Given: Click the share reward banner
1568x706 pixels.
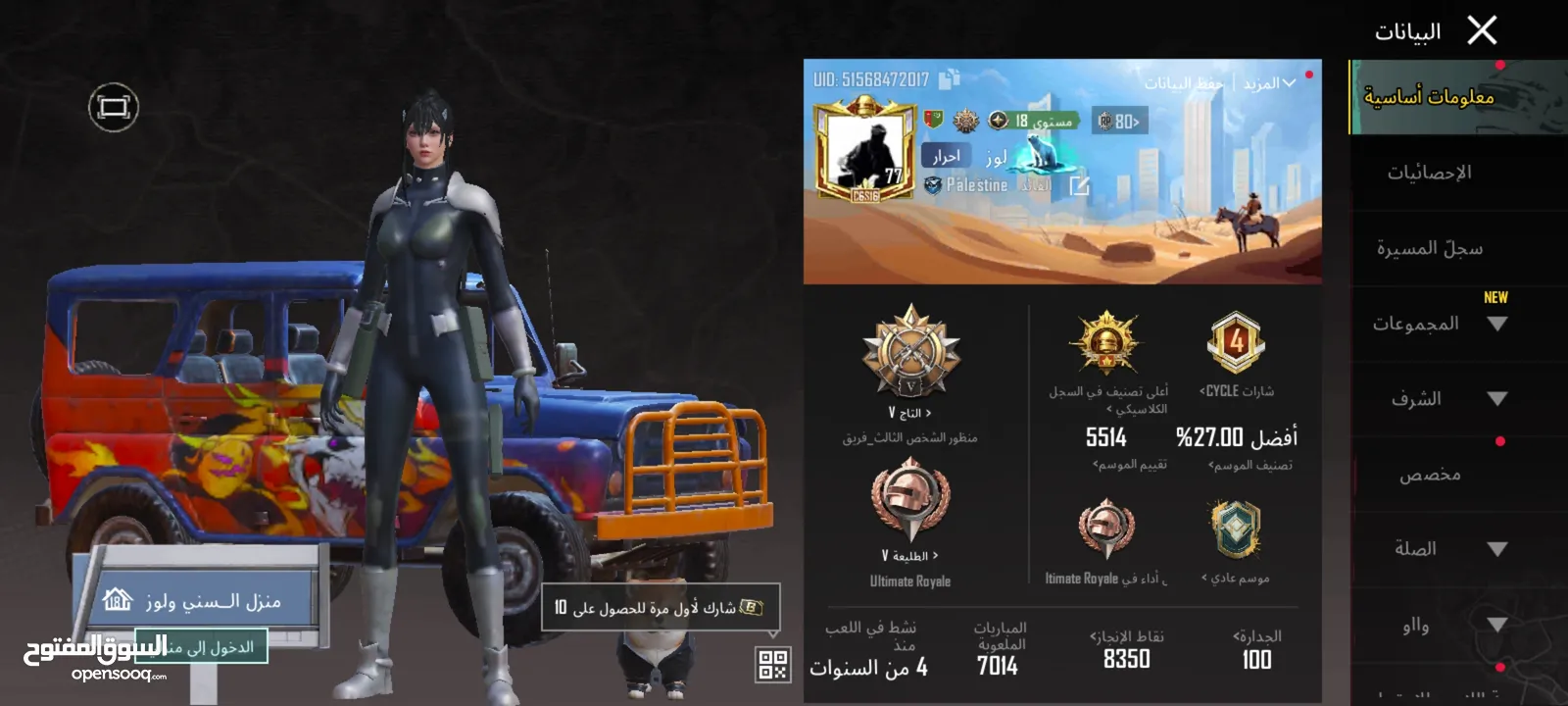Looking at the screenshot, I should (661, 608).
